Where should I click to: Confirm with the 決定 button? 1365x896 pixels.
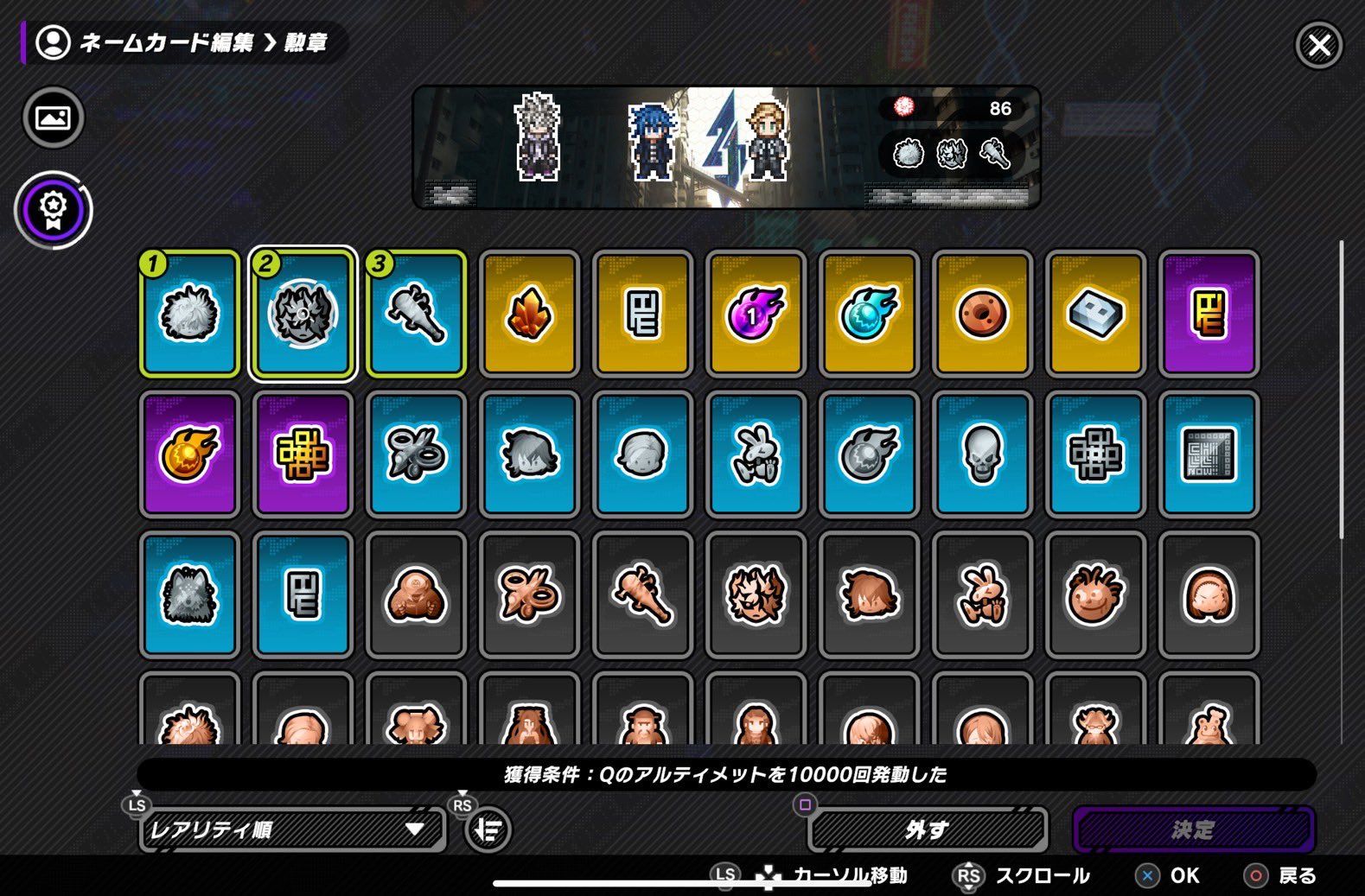(1193, 829)
